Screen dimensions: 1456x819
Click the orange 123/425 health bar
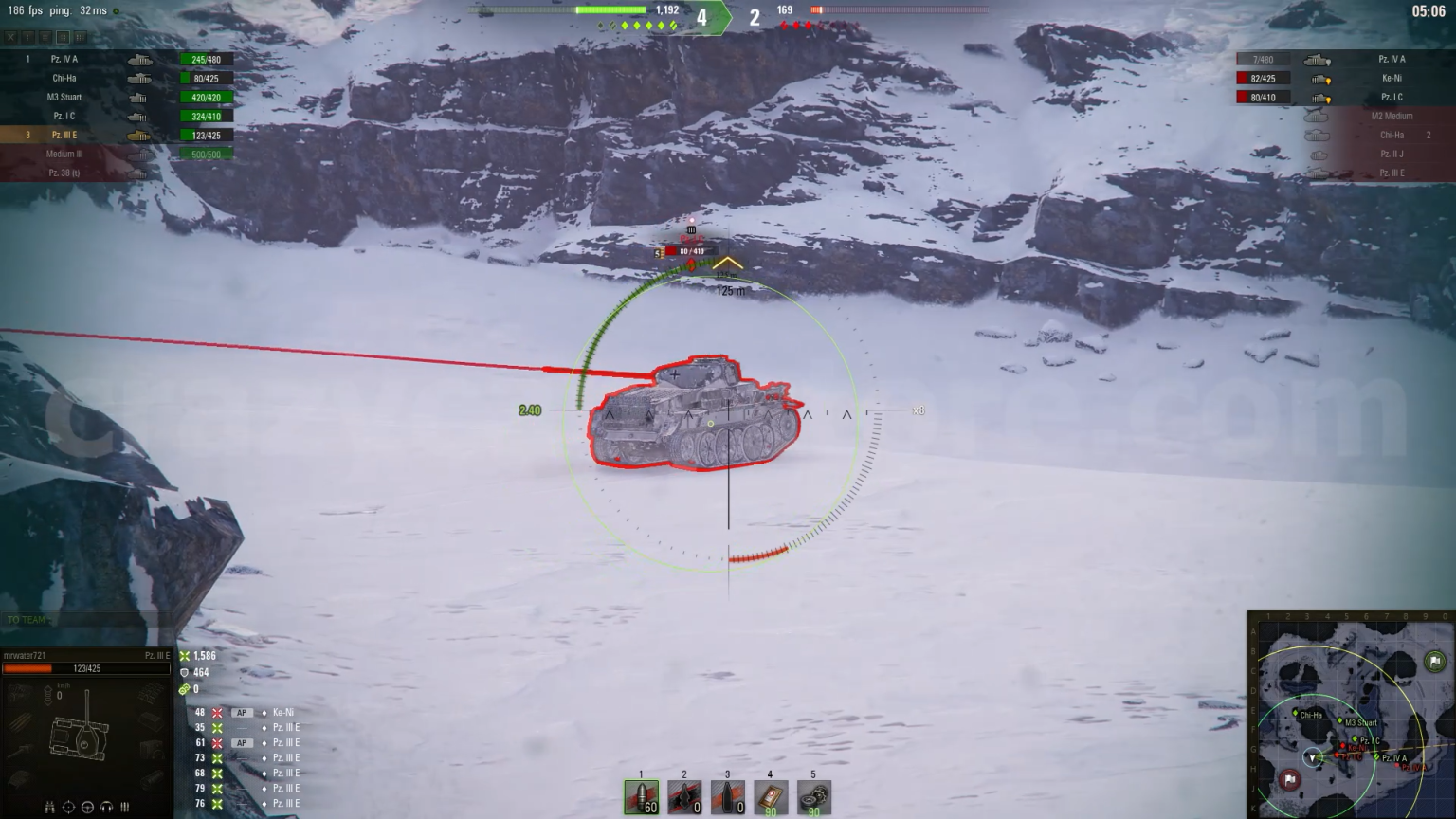pyautogui.click(x=85, y=667)
